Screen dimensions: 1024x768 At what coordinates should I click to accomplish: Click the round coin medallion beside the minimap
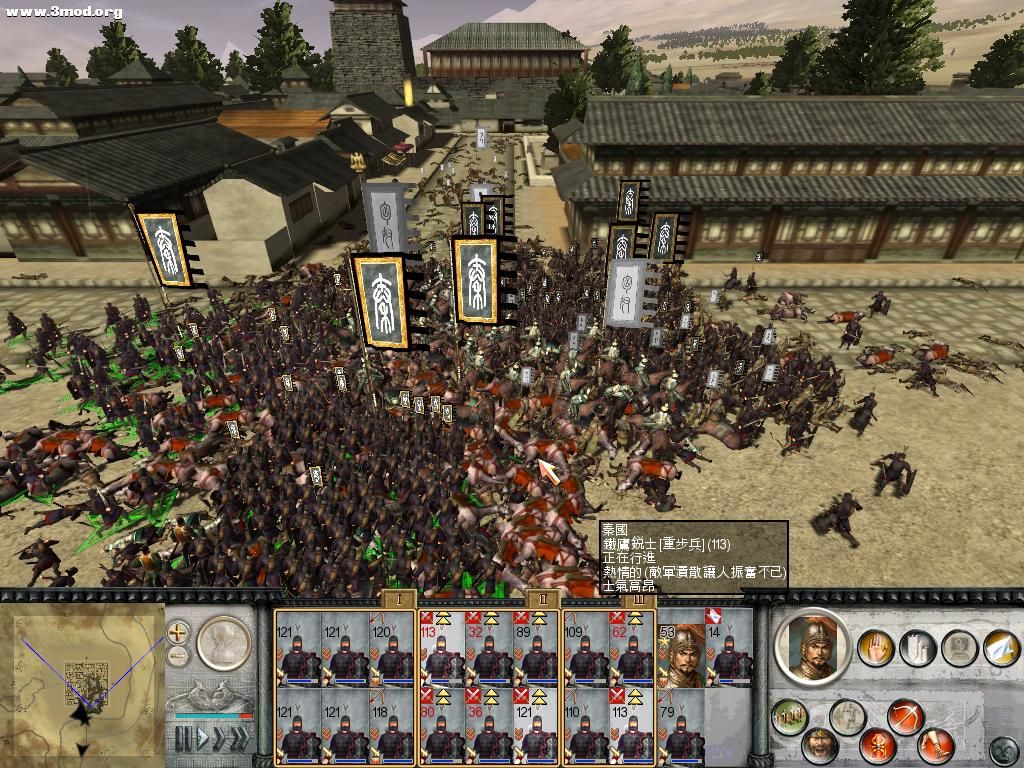pyautogui.click(x=222, y=642)
